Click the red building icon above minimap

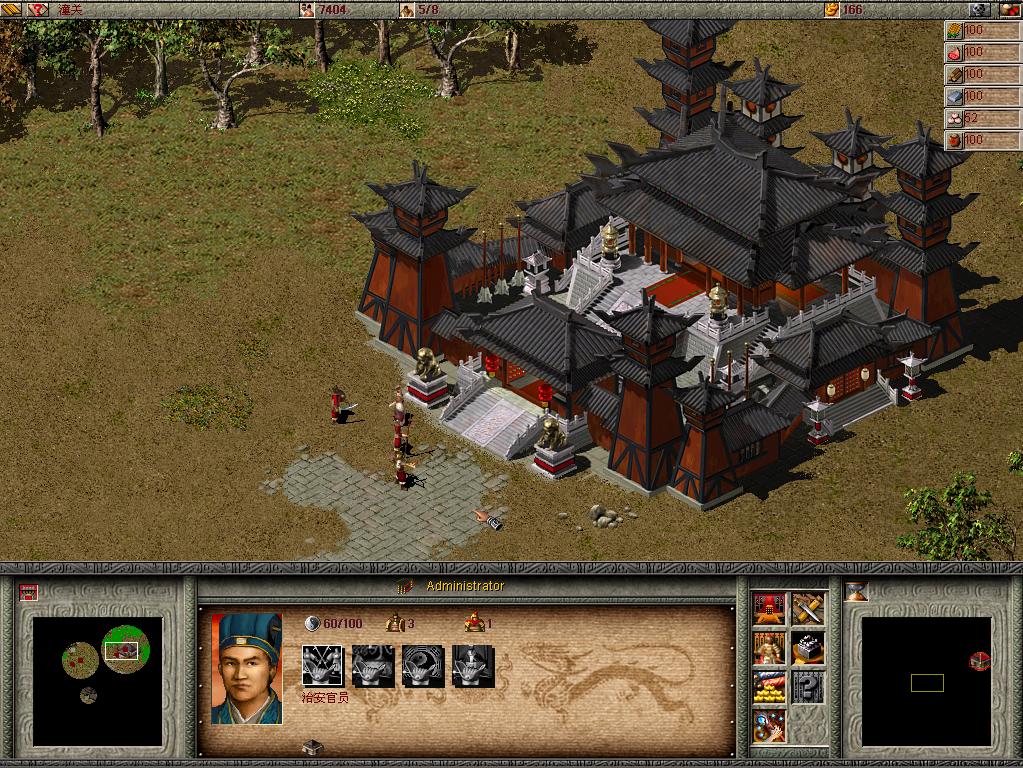pos(27,592)
